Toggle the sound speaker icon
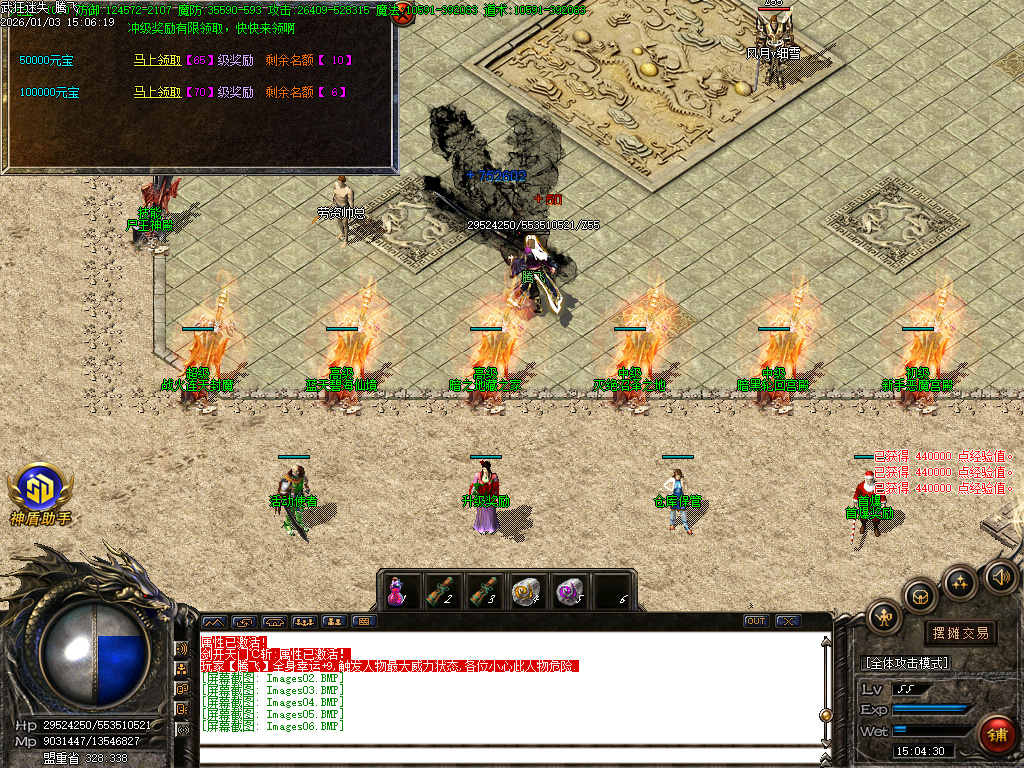The image size is (1024, 768). [999, 576]
